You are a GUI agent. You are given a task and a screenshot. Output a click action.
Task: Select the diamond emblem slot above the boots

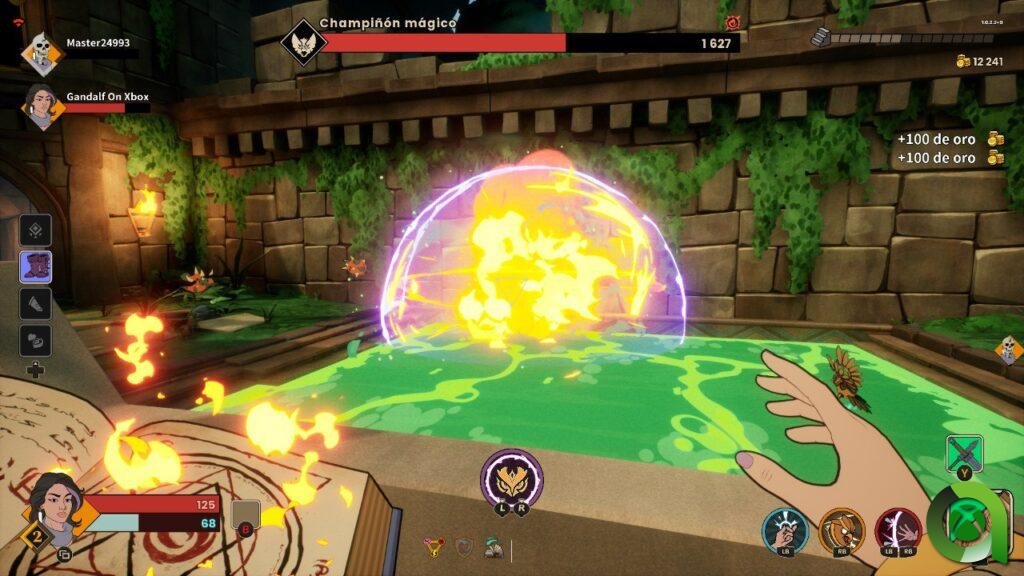(36, 230)
